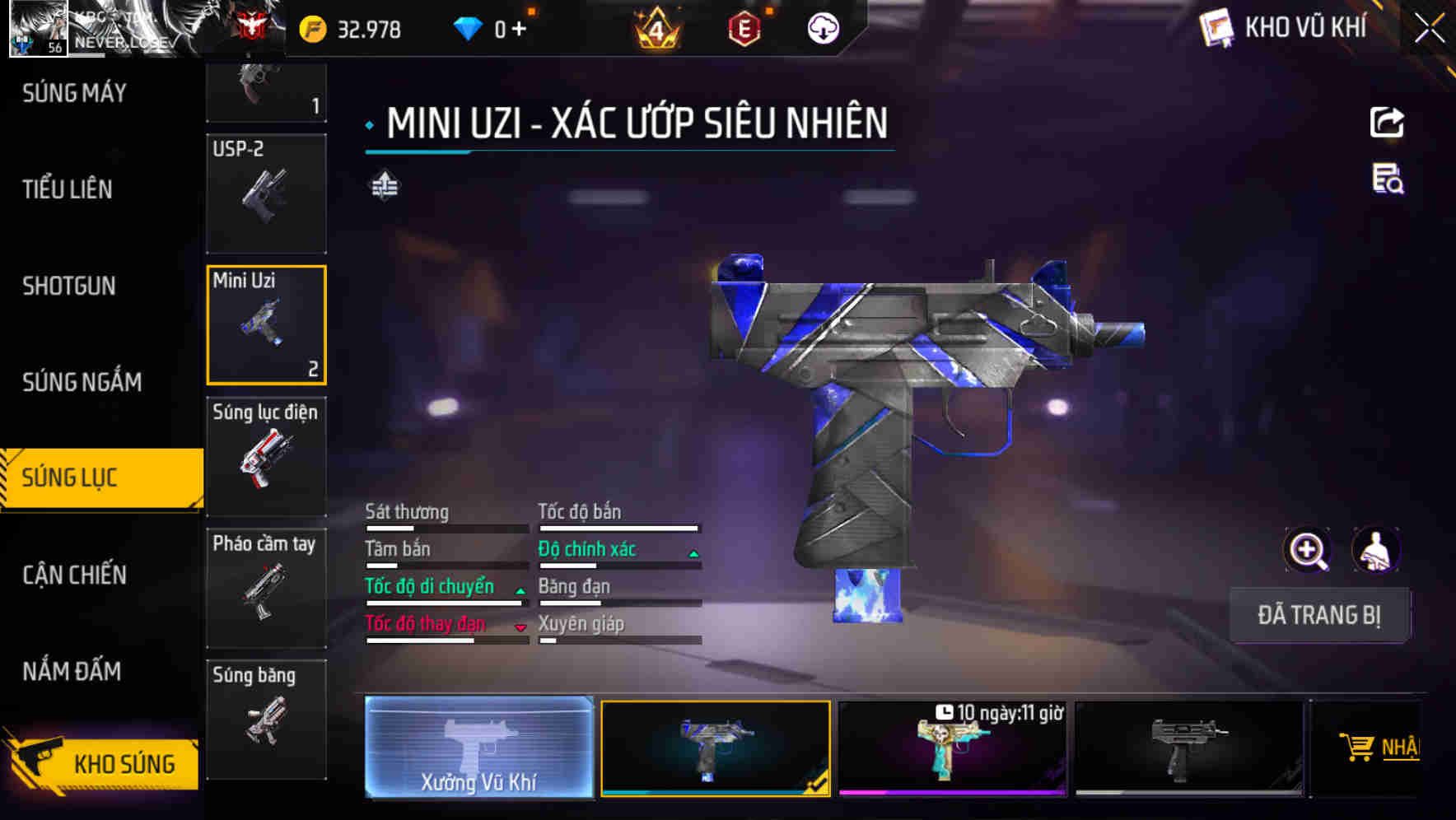This screenshot has height=820, width=1456.
Task: Open Xưởng Vũ Khí weapon workshop
Action: point(478,749)
